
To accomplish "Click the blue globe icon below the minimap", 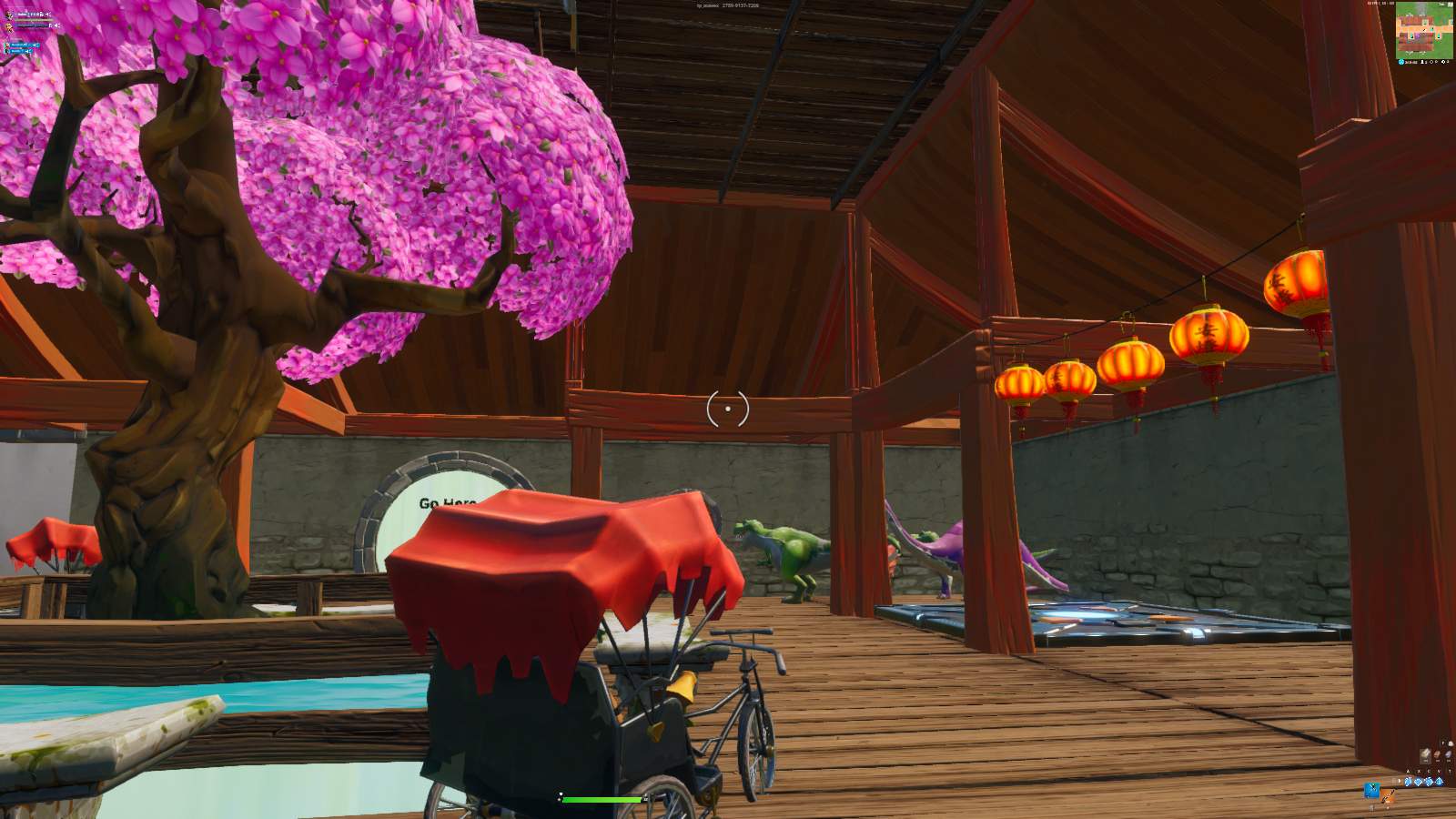I will [x=1401, y=62].
